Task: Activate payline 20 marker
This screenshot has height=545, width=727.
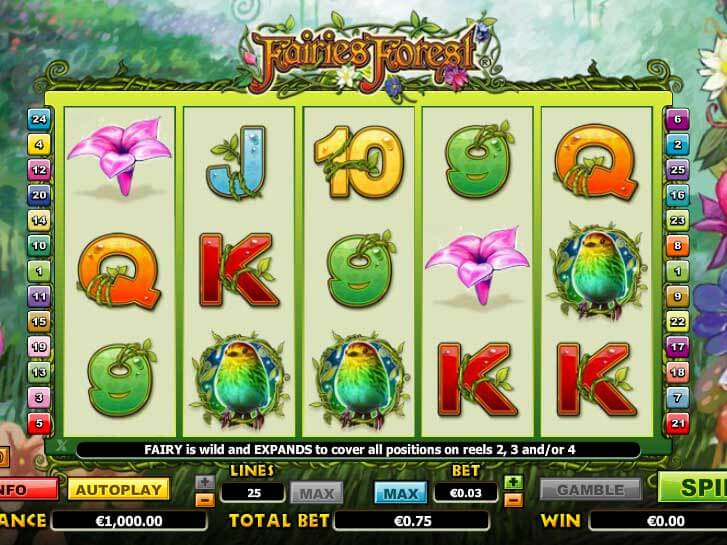Action: 40,195
